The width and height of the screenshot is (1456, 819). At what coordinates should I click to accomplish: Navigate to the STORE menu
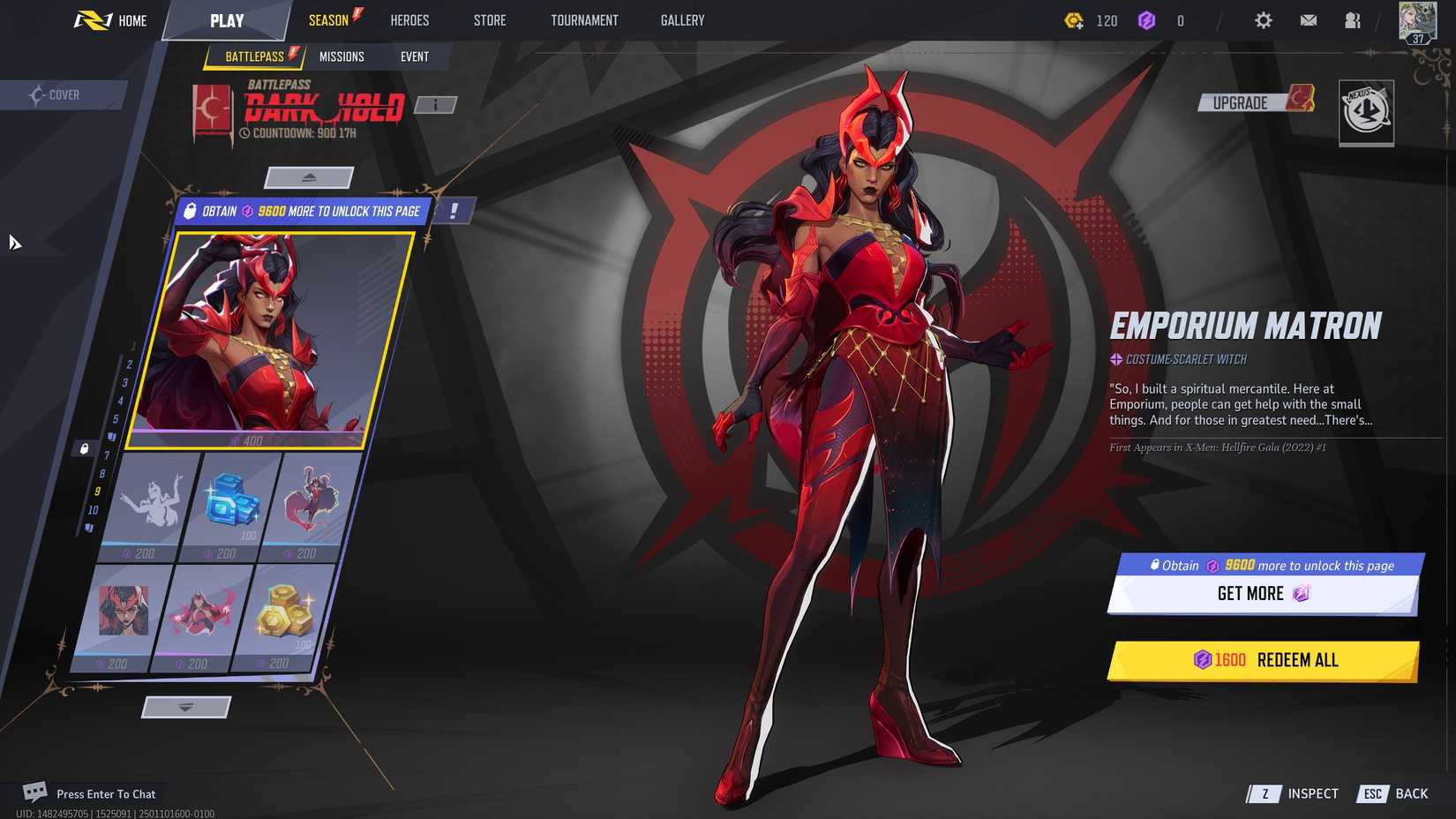pos(489,19)
